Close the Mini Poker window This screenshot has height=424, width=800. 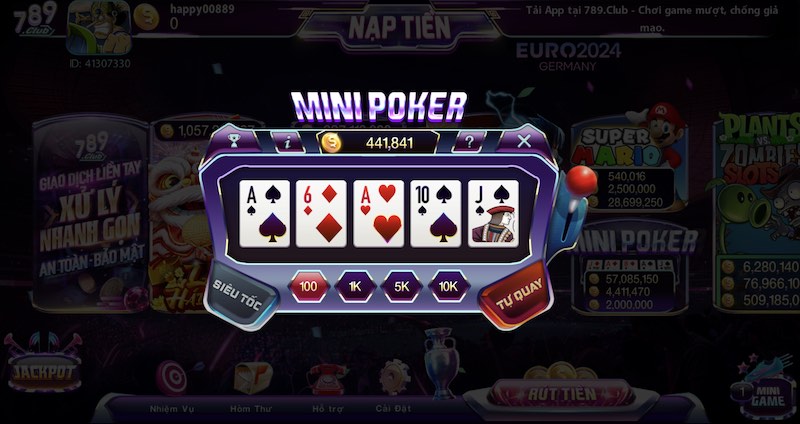tap(523, 141)
